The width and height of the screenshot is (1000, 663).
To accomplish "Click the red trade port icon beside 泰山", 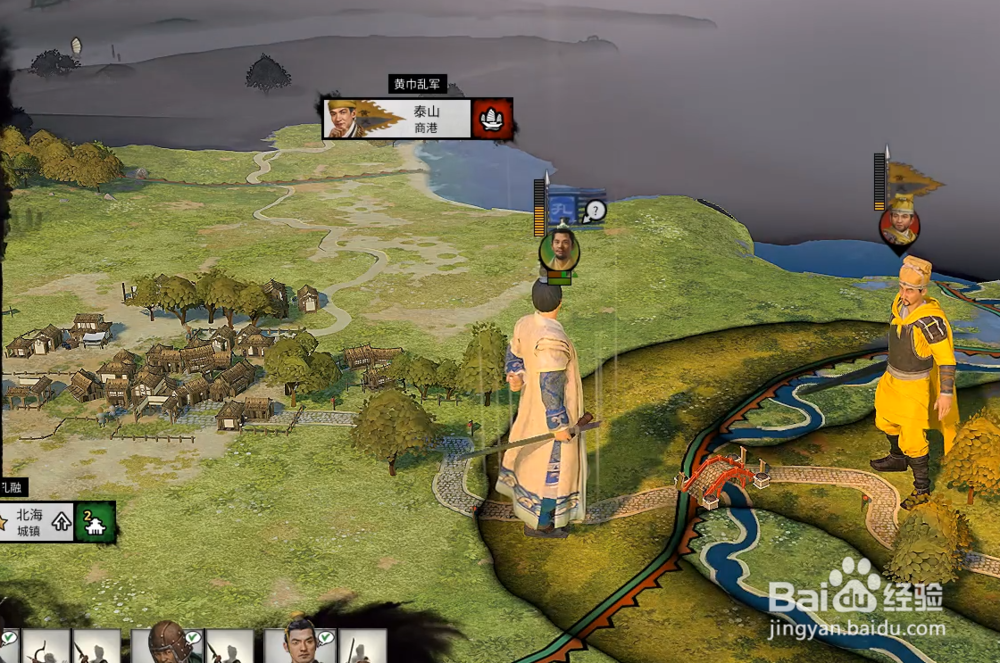I will click(492, 119).
